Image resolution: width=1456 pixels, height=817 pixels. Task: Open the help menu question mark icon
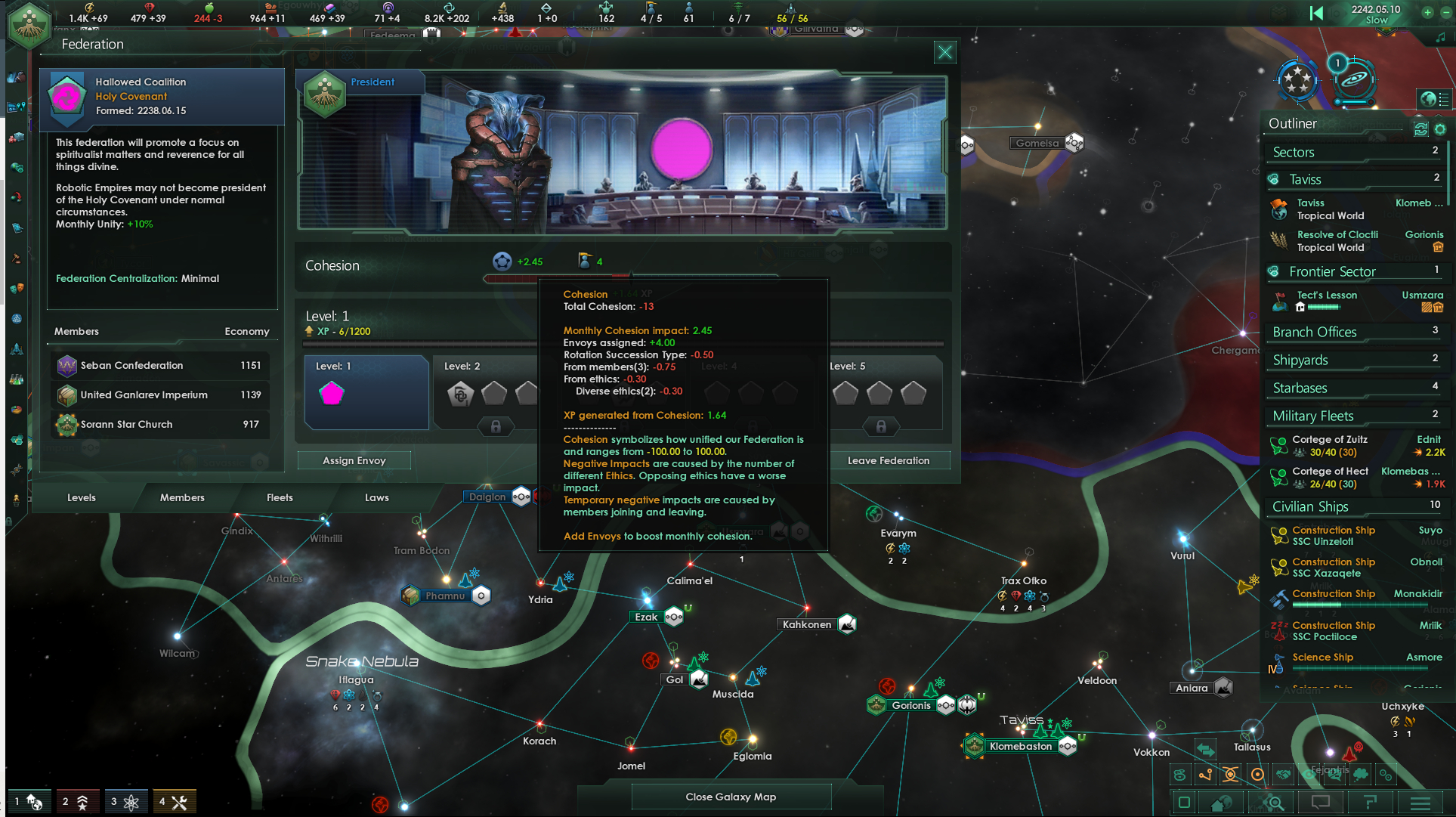click(1371, 803)
